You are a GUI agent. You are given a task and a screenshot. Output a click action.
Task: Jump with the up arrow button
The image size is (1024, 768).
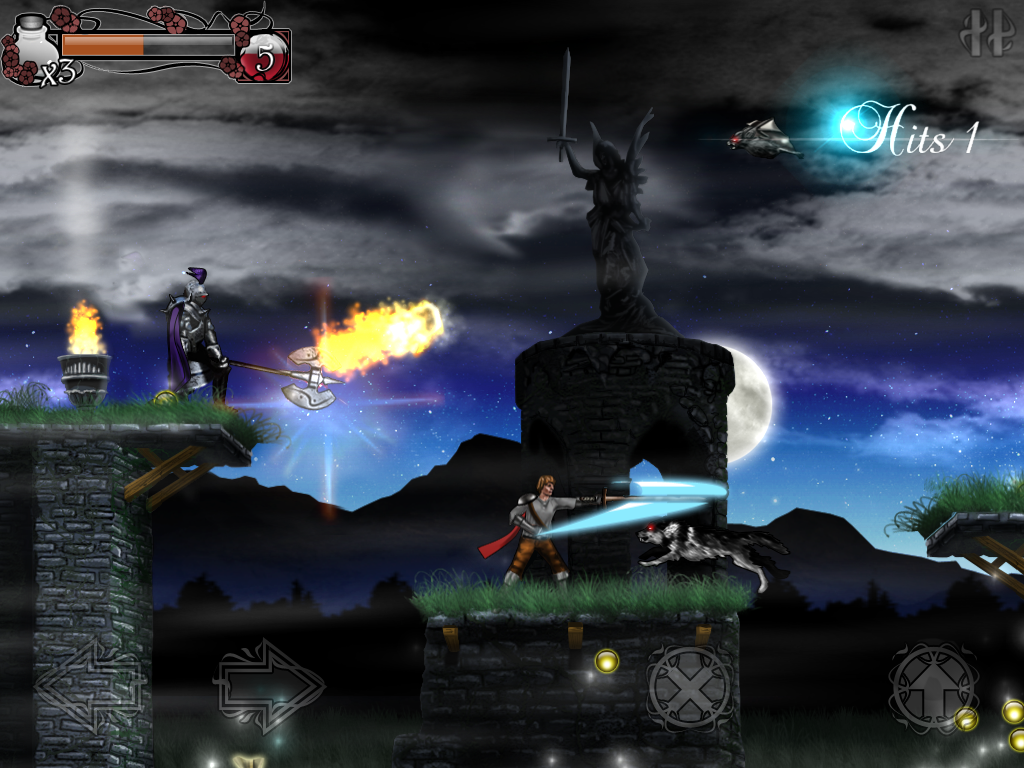pos(932,685)
